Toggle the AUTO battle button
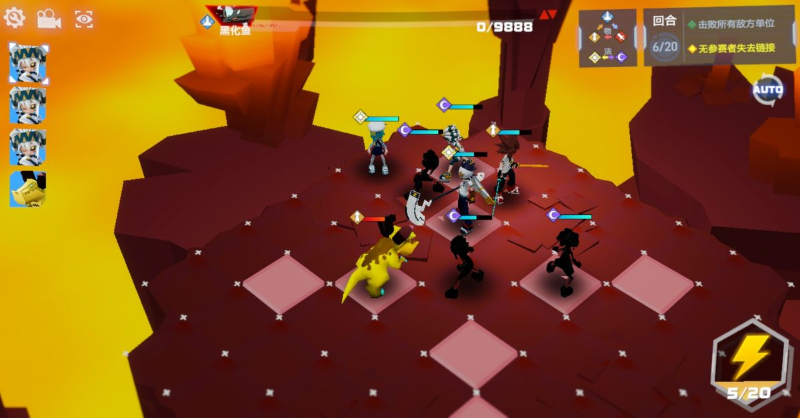The image size is (800, 418). tap(767, 90)
